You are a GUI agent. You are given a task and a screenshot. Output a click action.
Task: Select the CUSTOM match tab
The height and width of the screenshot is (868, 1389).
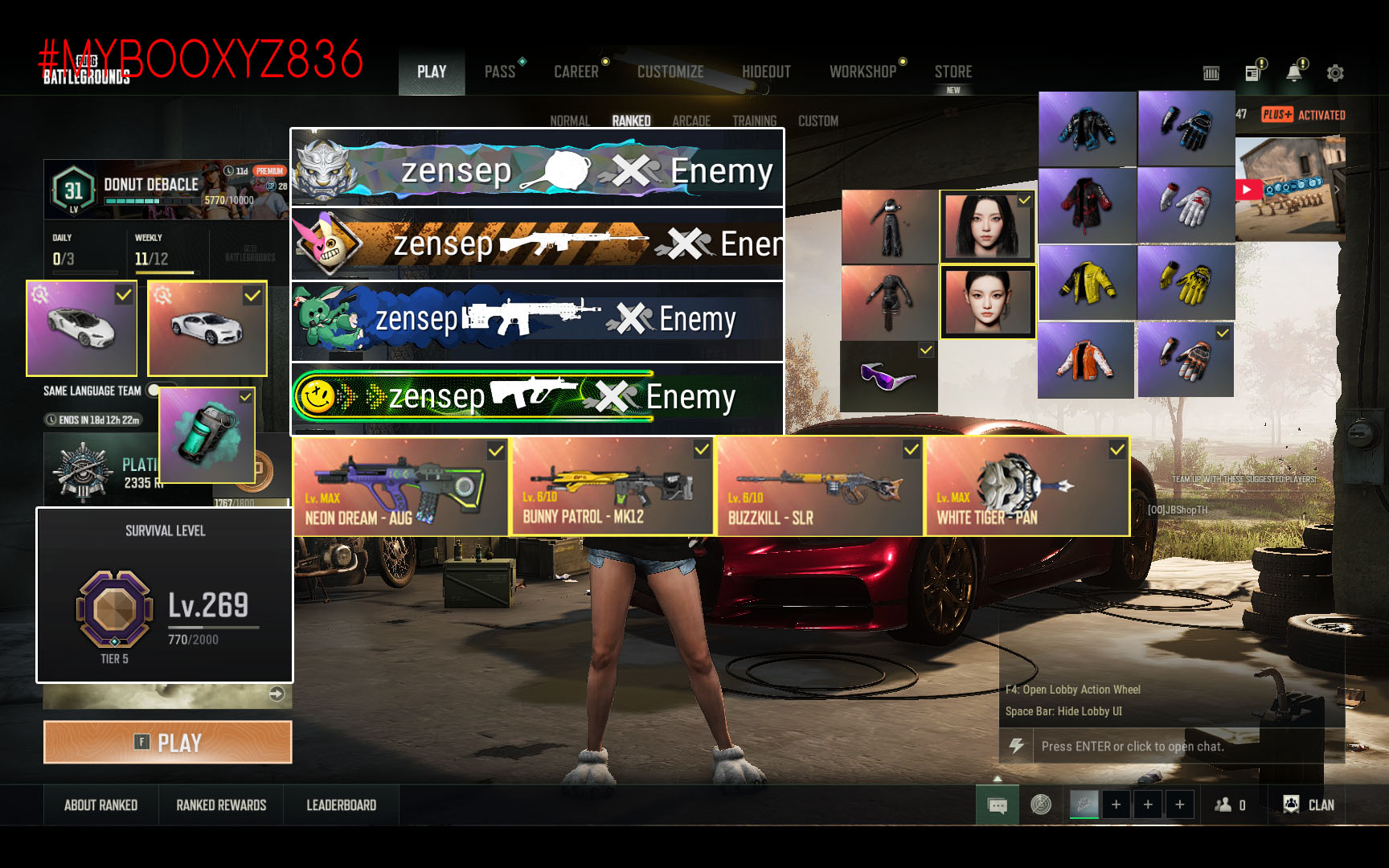(x=818, y=121)
